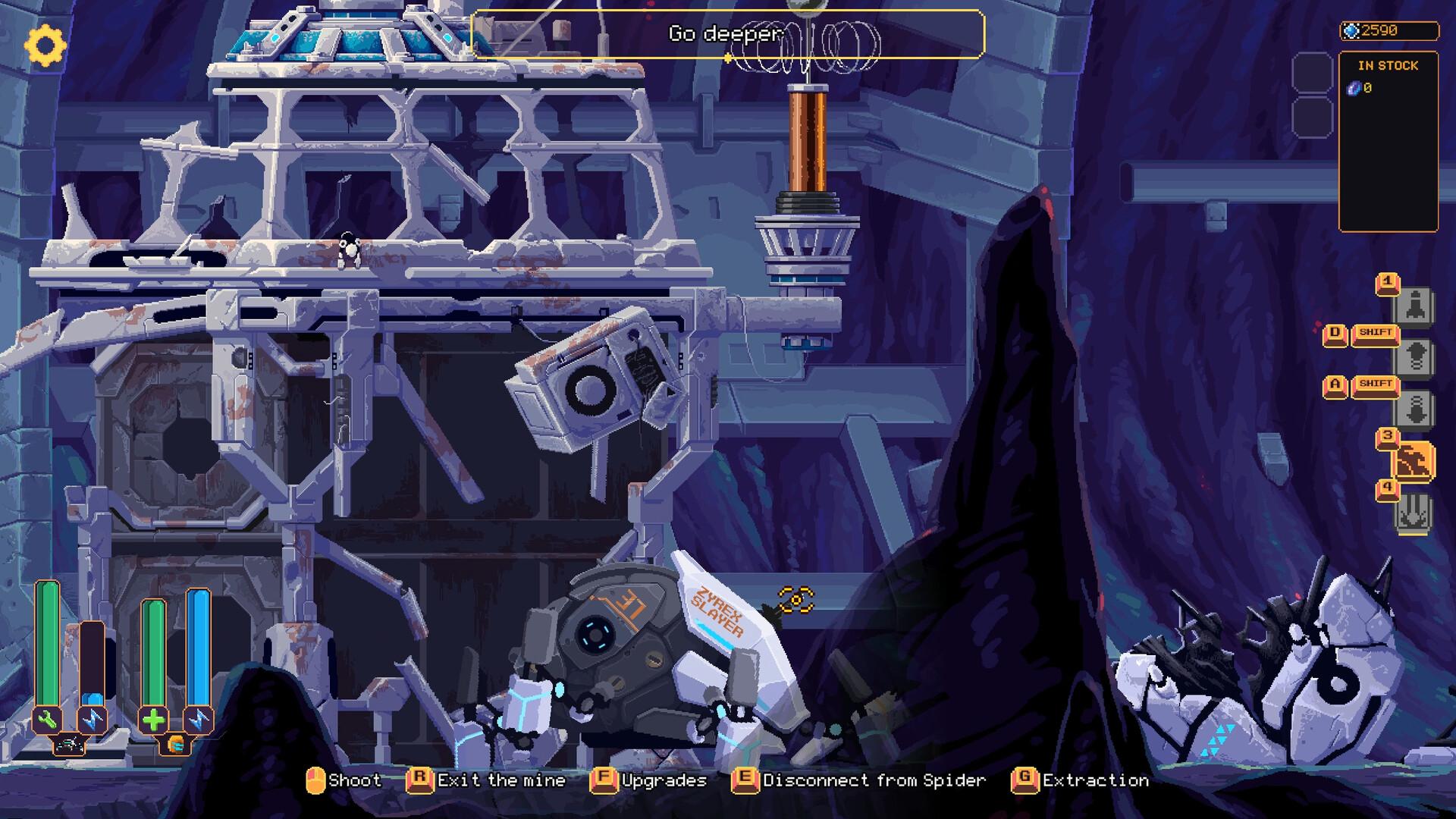Click the repair wrench icon under spider health bar
Viewport: 1456px width, 819px height.
pos(46,720)
